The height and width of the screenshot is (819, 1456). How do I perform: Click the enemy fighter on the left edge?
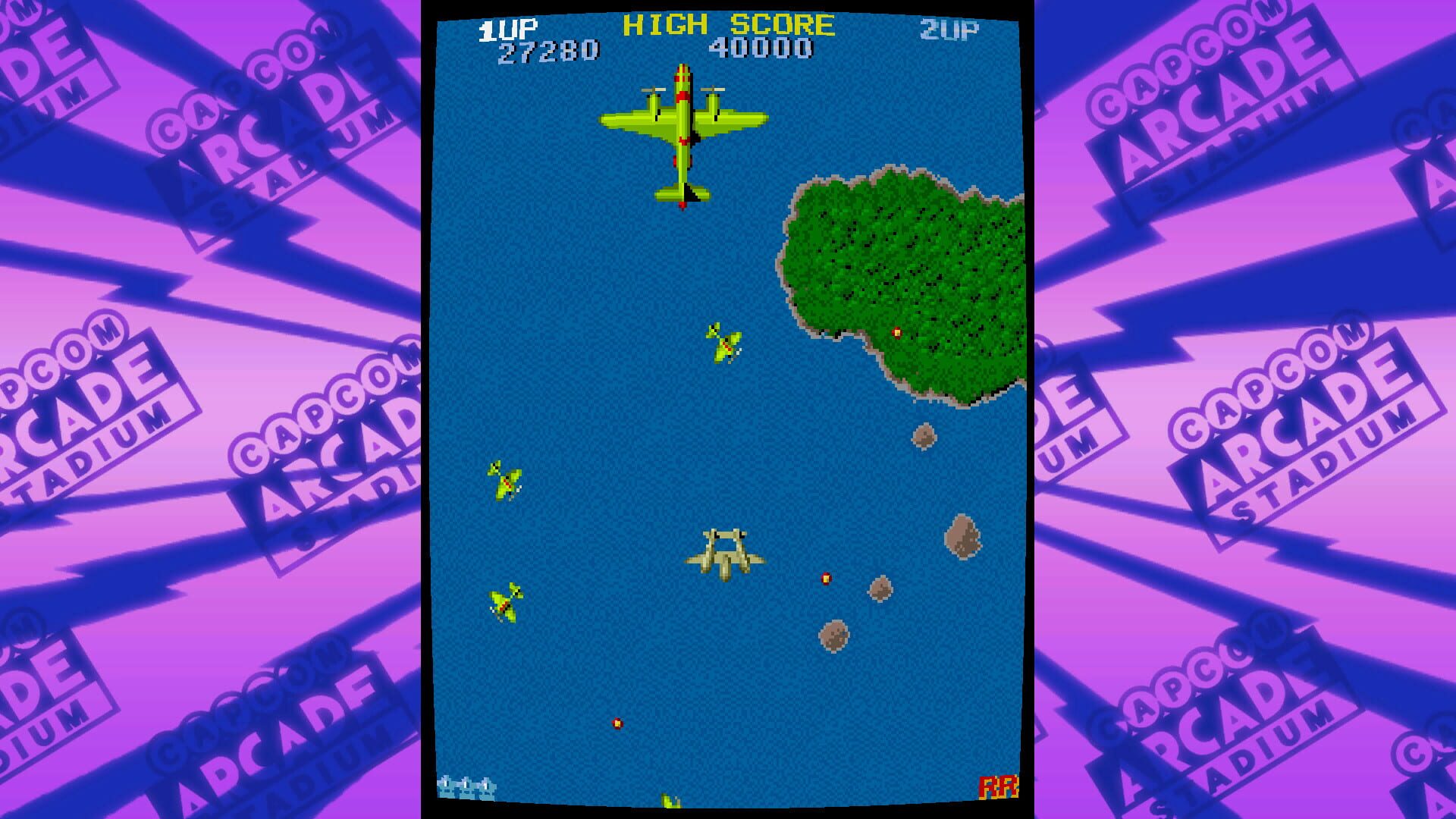tap(504, 478)
